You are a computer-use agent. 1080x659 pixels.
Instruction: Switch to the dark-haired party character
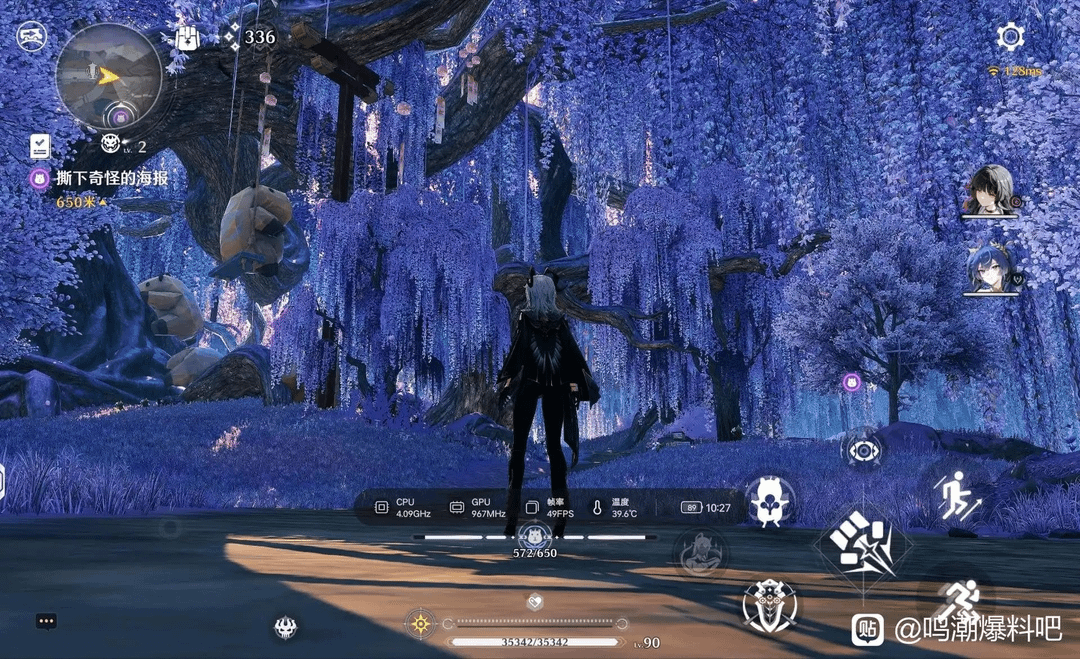(x=990, y=190)
